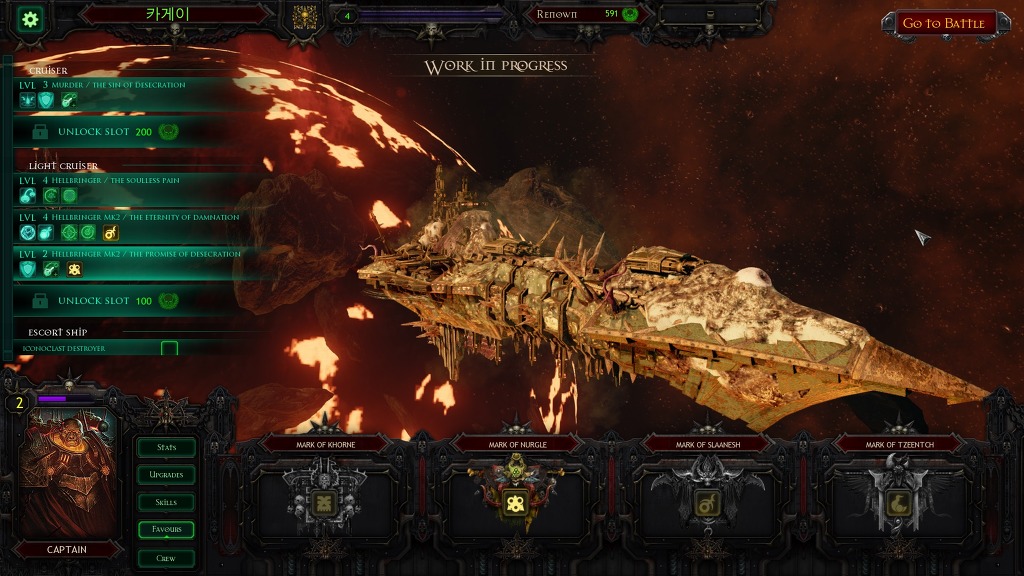Screen dimensions: 1024x576
Task: Click the Go to Battle button
Action: 943,23
